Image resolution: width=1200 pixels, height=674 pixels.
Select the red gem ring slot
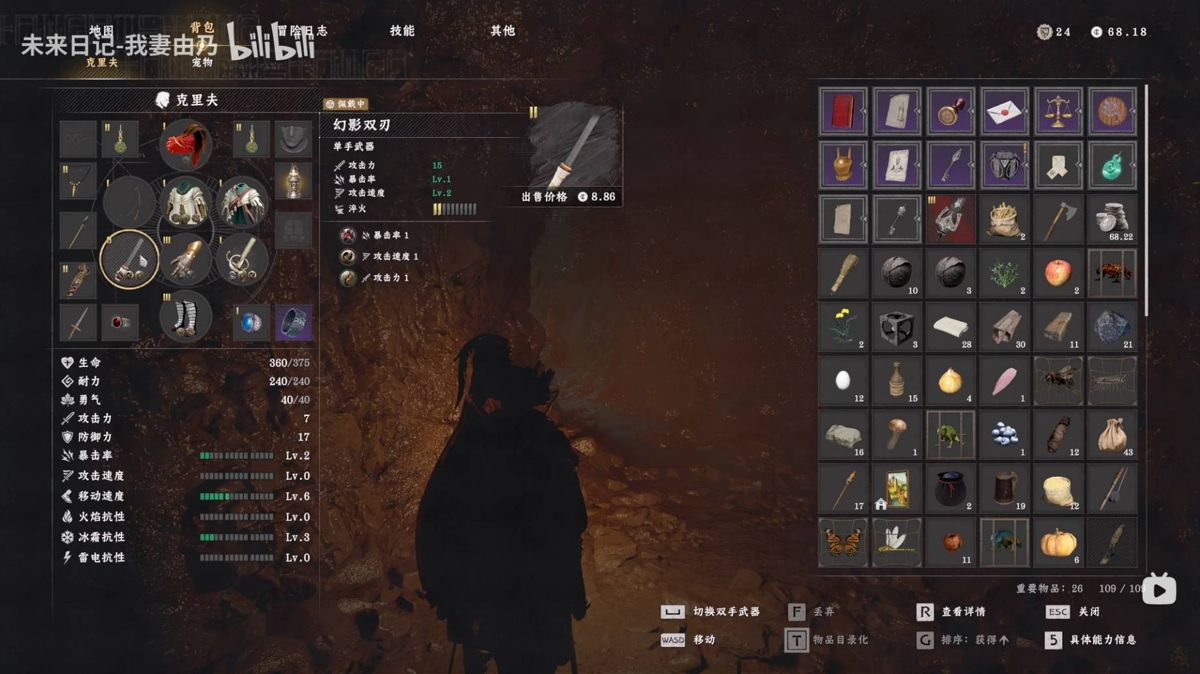tap(120, 323)
